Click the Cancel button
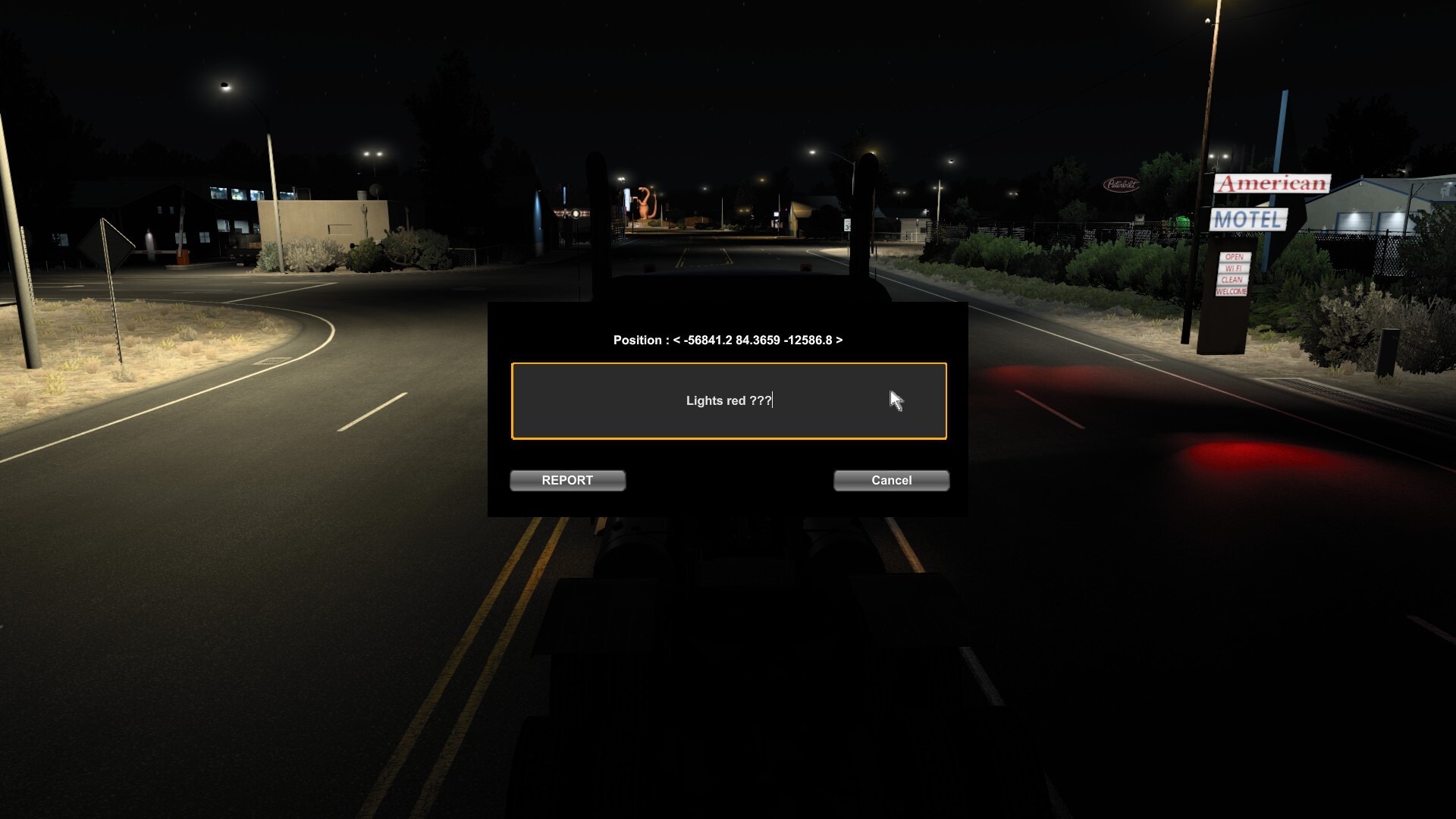 coord(890,480)
